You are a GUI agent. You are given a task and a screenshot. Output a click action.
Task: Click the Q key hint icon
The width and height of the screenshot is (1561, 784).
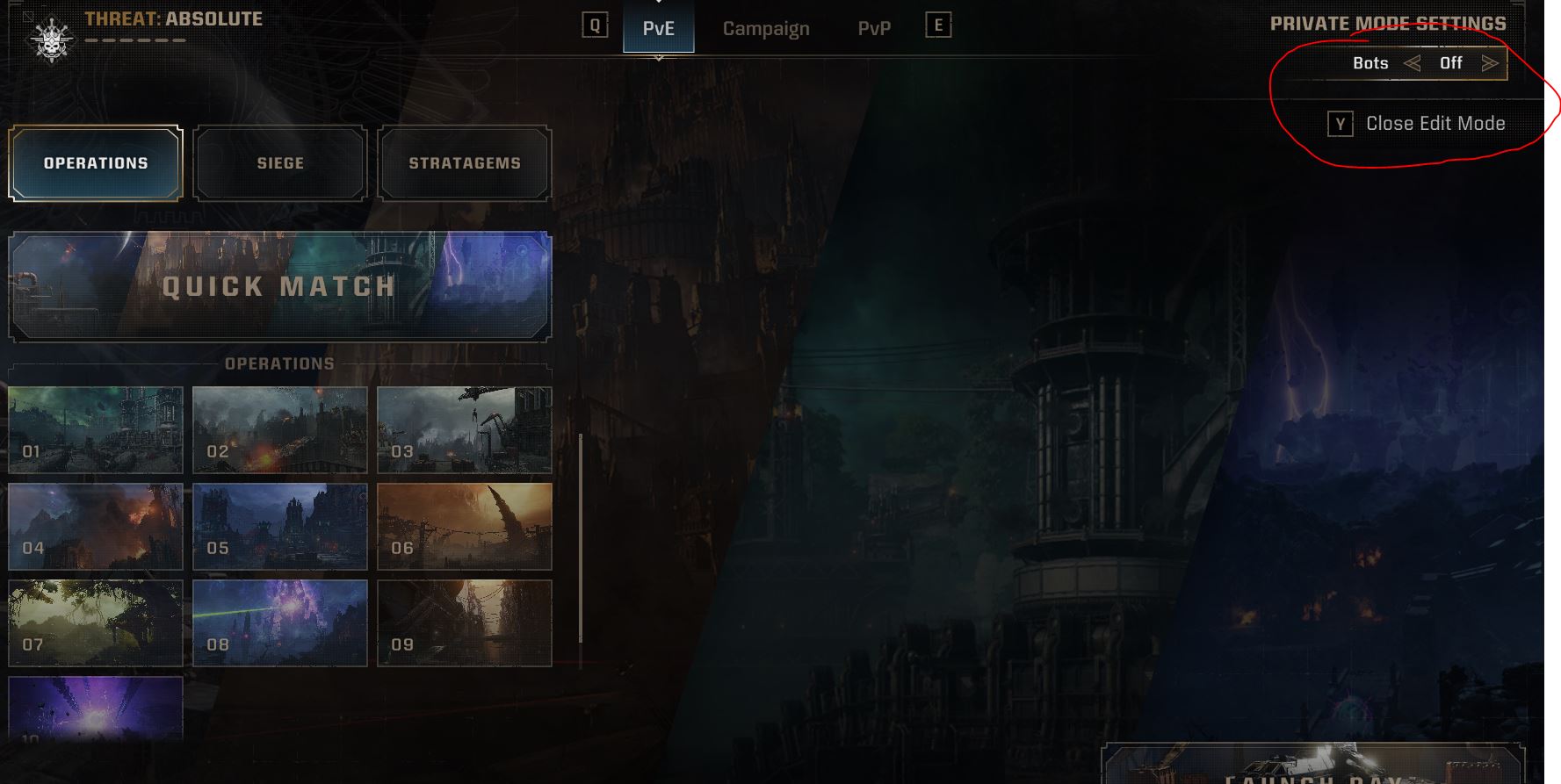point(596,25)
